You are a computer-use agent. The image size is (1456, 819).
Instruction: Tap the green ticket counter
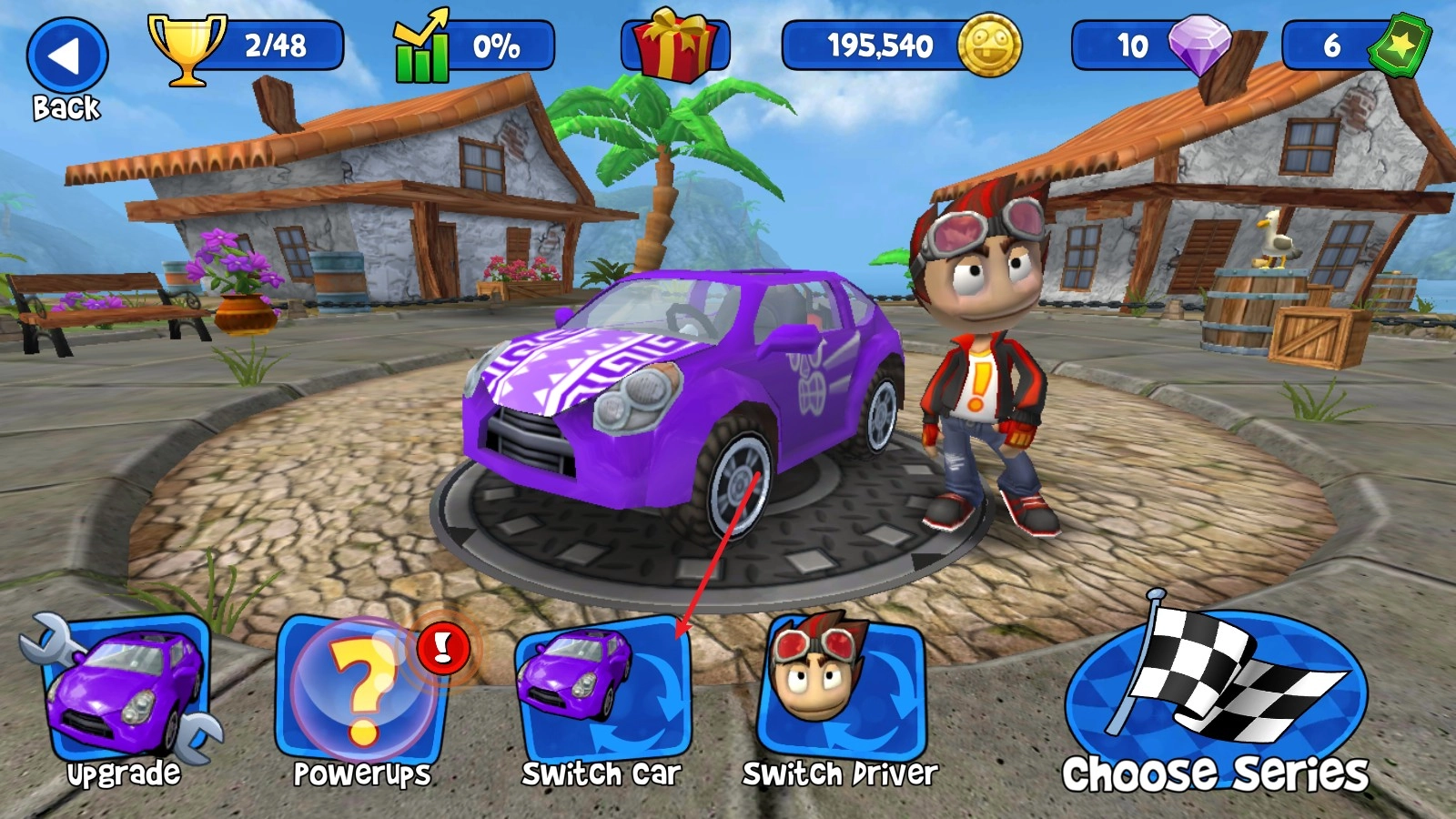click(x=1356, y=45)
